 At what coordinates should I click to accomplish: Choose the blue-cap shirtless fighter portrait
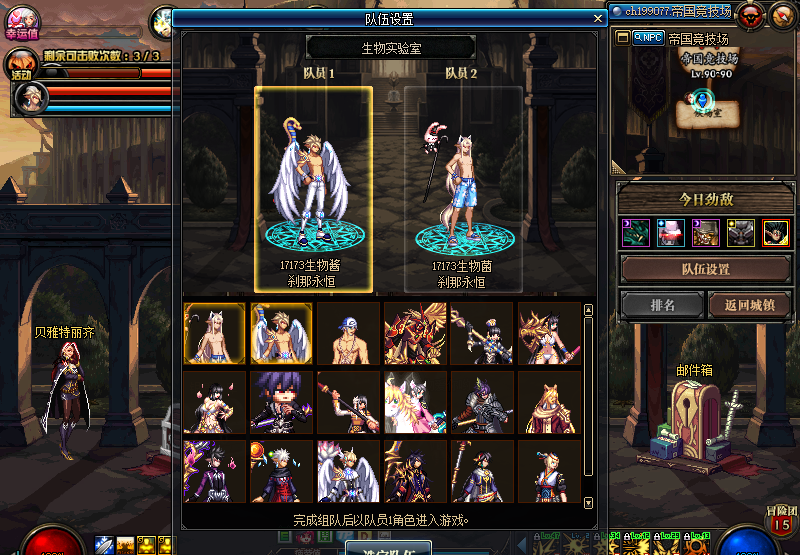tap(348, 334)
